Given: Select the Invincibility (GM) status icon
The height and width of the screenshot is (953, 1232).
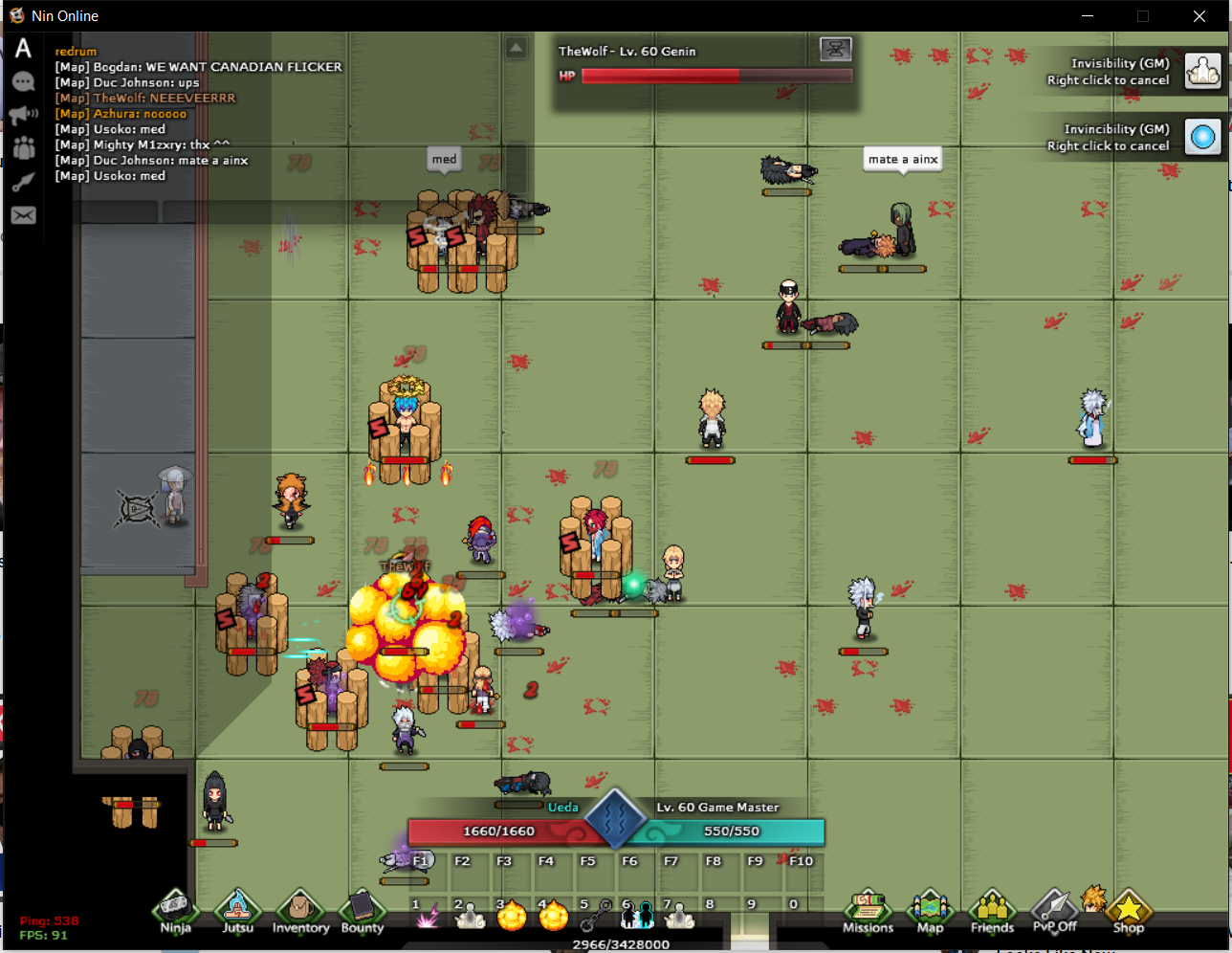Looking at the screenshot, I should point(1203,137).
